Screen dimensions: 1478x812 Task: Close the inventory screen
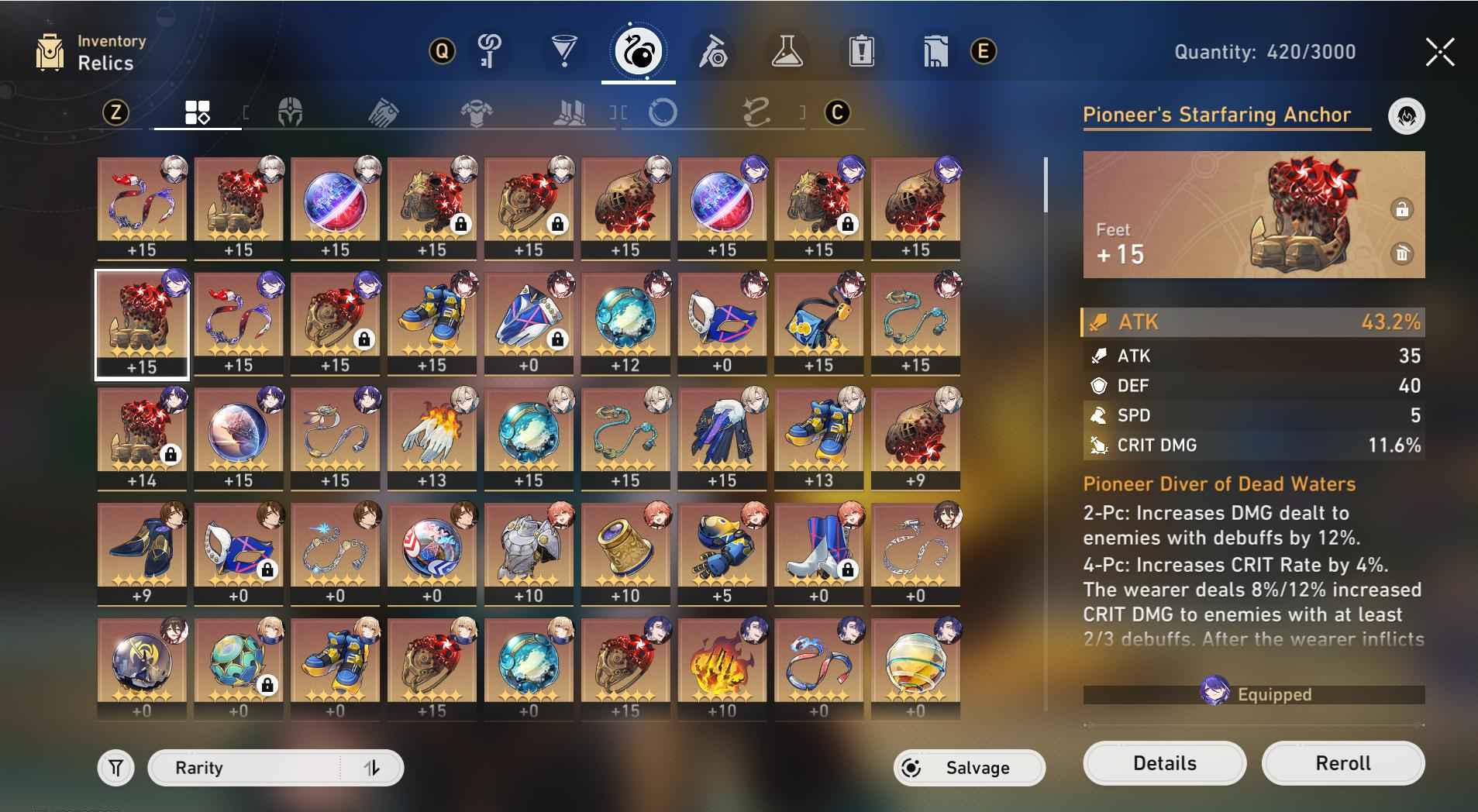tap(1439, 53)
